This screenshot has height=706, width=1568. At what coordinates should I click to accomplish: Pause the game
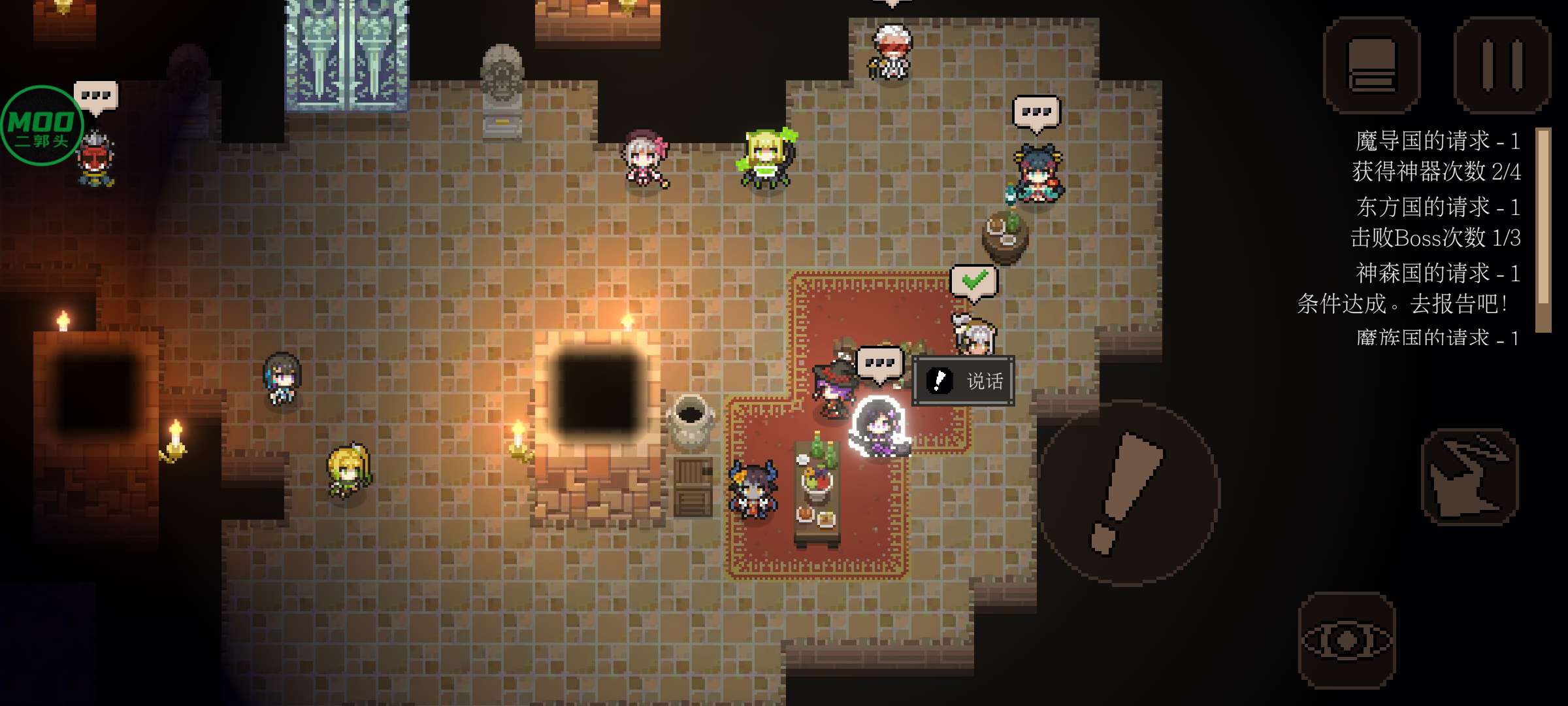click(x=1502, y=65)
